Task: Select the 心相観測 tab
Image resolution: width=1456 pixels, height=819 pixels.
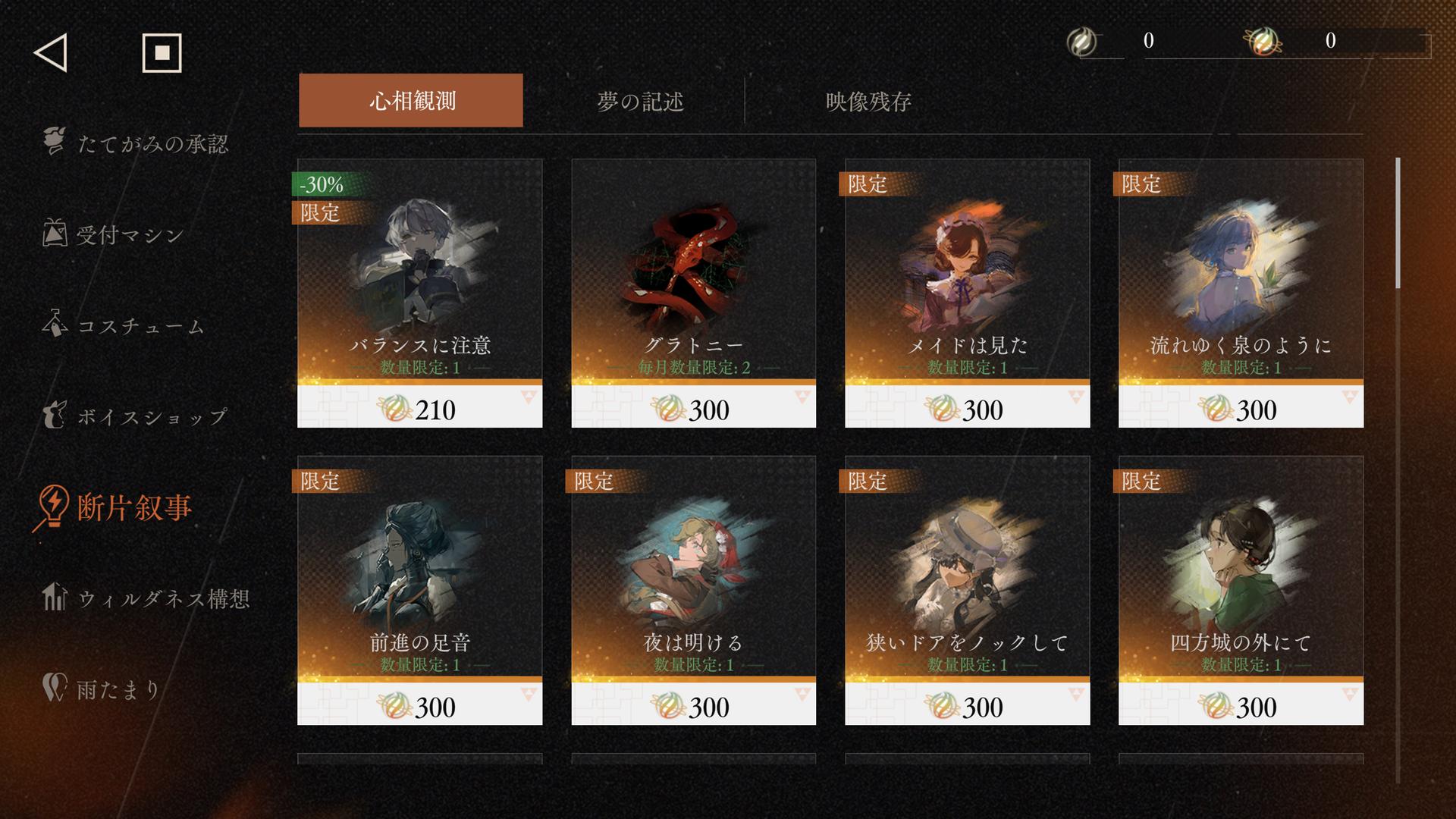Action: point(411,100)
